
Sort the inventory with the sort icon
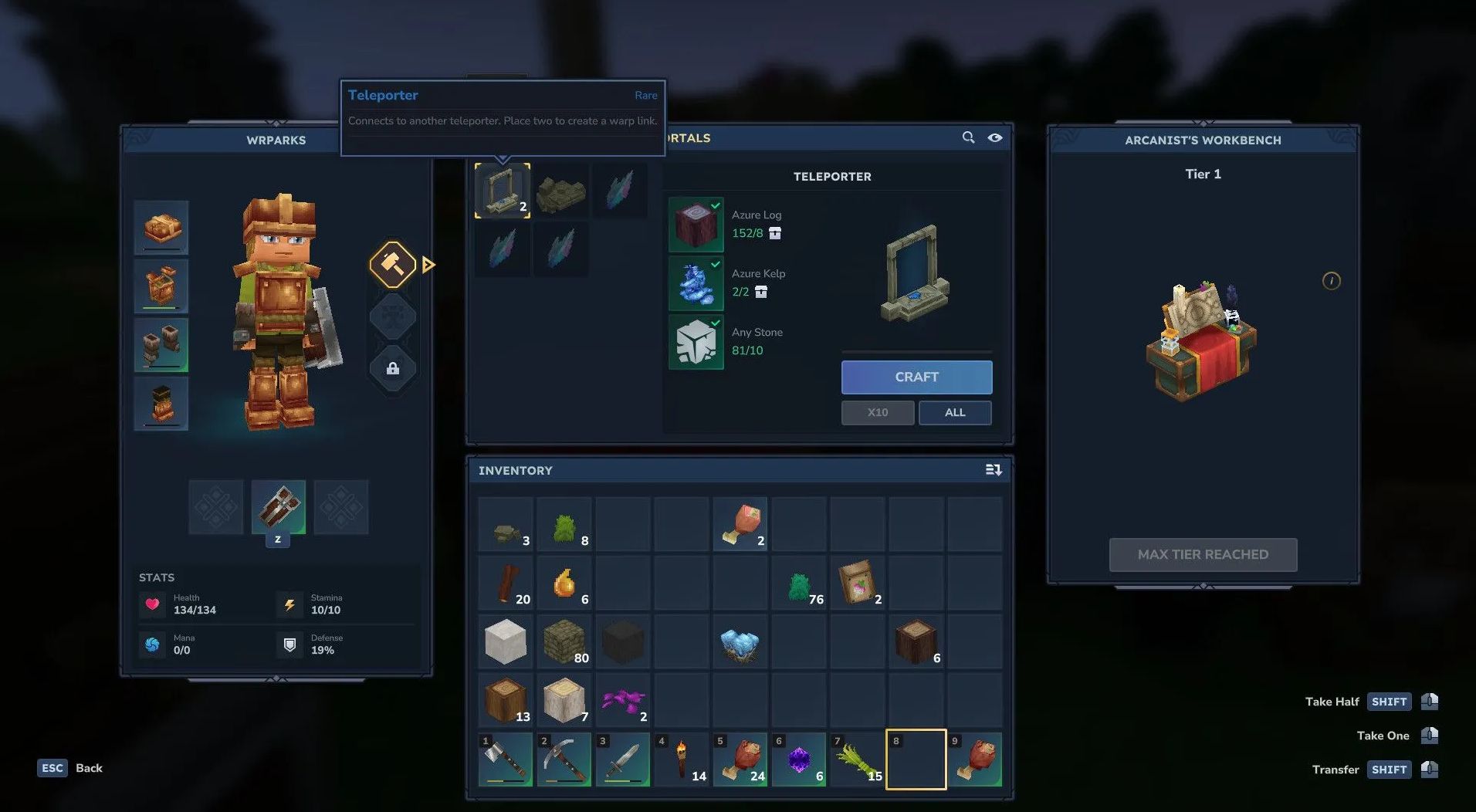(x=994, y=470)
